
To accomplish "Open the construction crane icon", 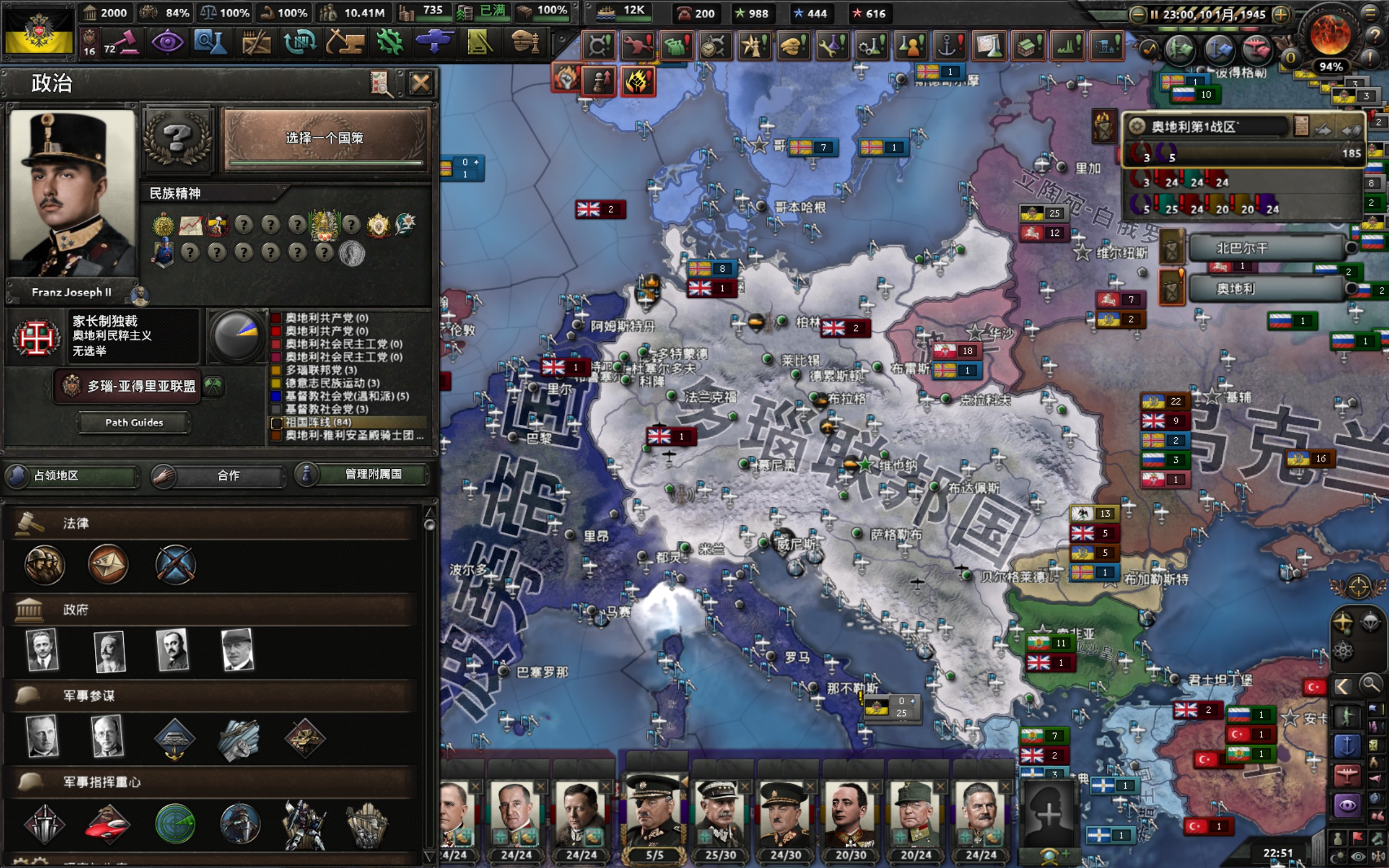I will [345, 42].
